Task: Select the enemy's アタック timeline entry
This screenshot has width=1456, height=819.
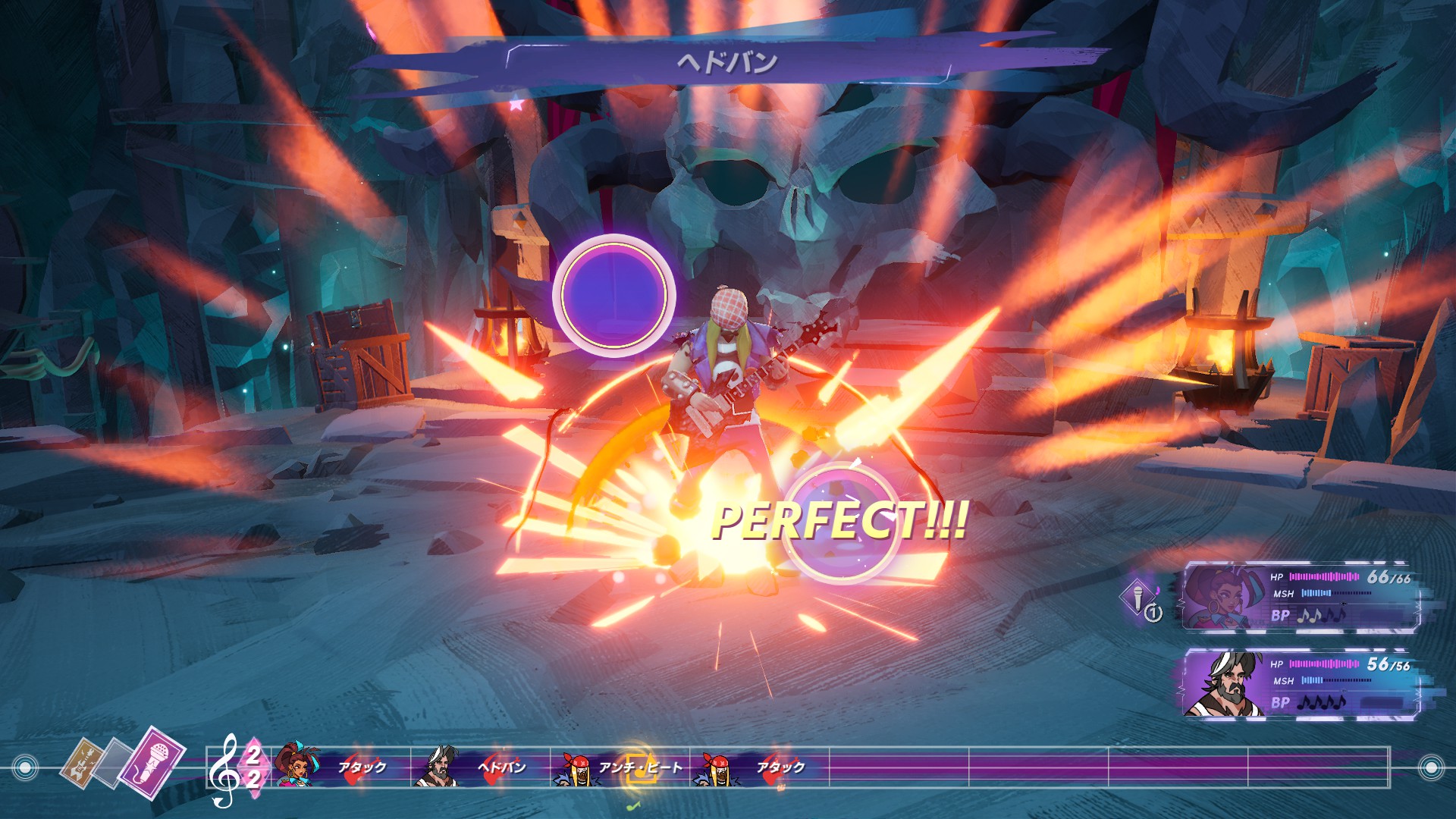Action: (x=758, y=767)
